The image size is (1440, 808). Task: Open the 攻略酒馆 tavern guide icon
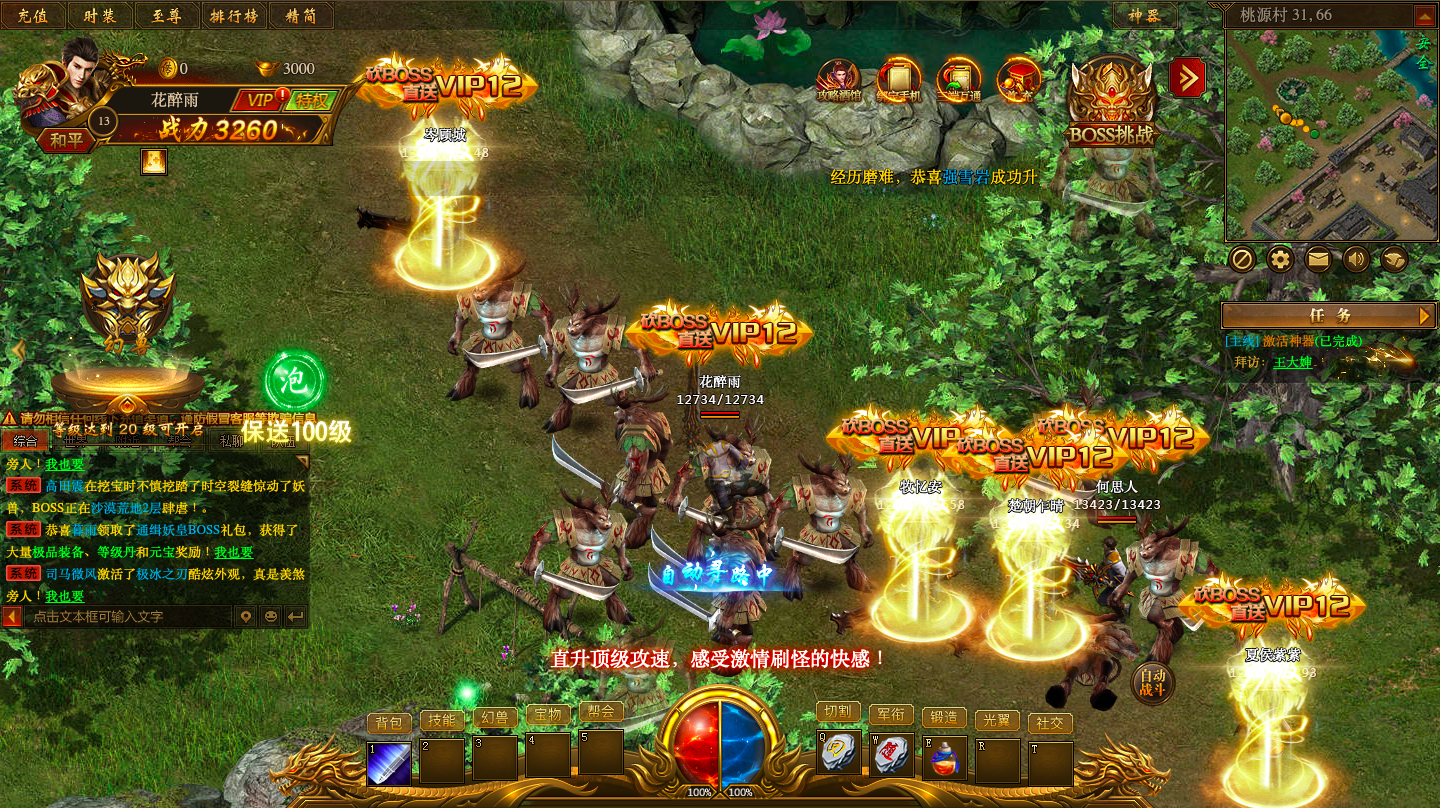pyautogui.click(x=838, y=80)
